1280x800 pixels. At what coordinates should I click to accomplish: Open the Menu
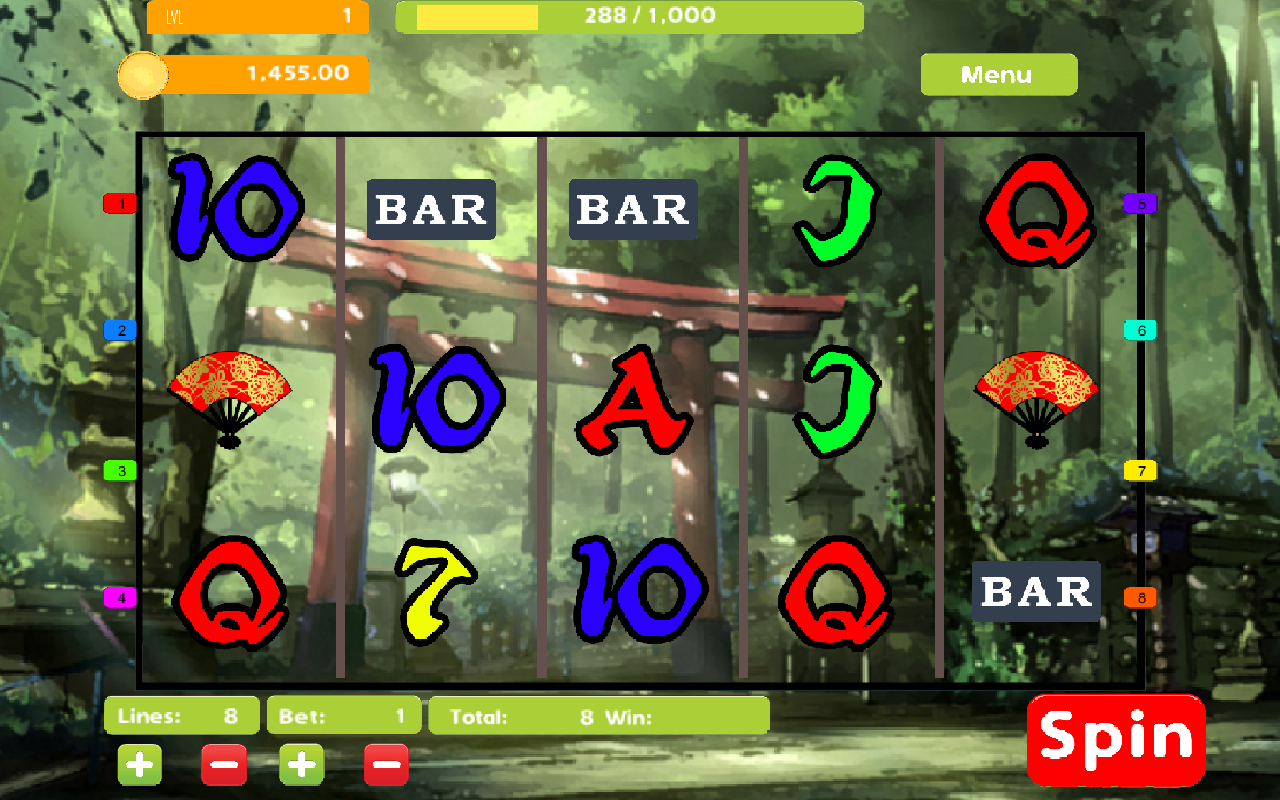click(998, 75)
